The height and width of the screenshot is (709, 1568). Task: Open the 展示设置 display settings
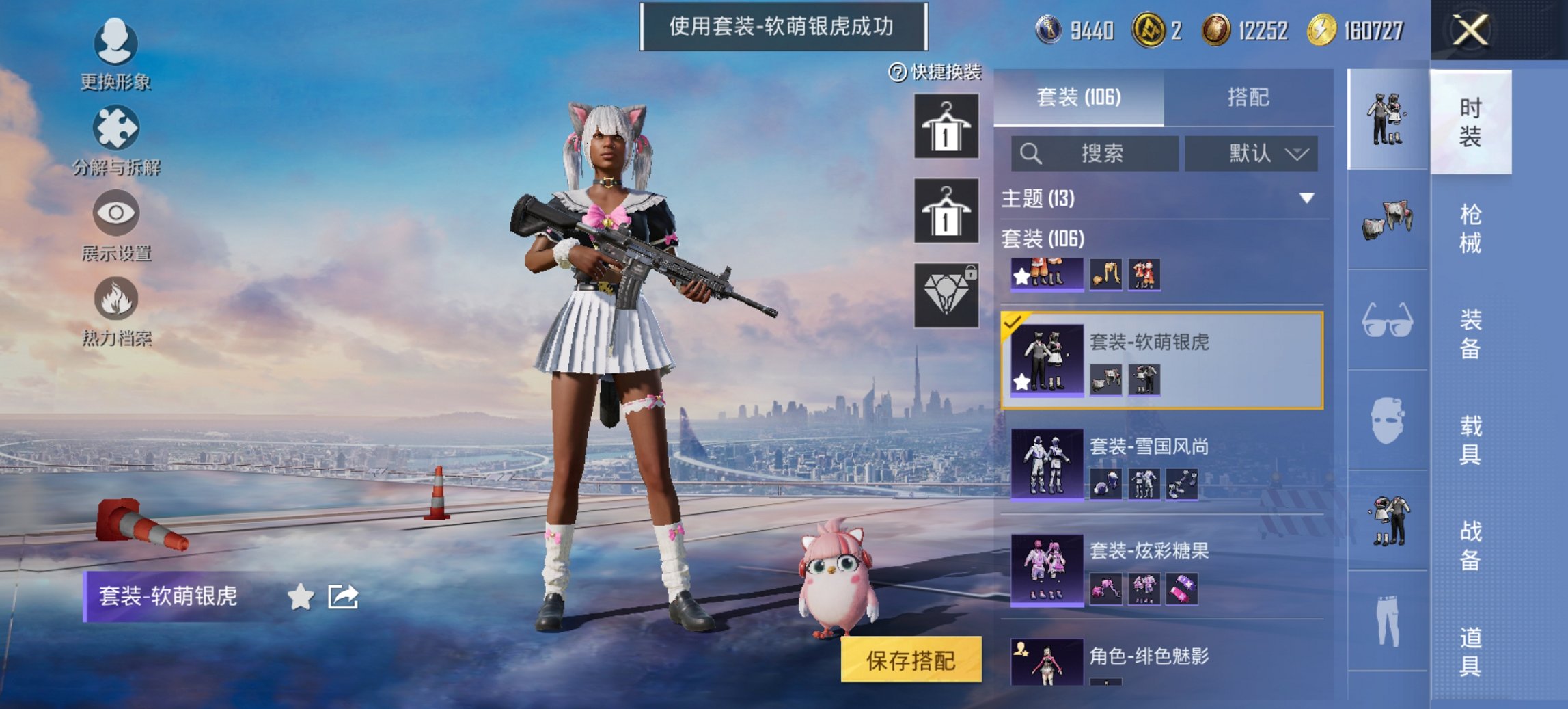click(x=115, y=214)
